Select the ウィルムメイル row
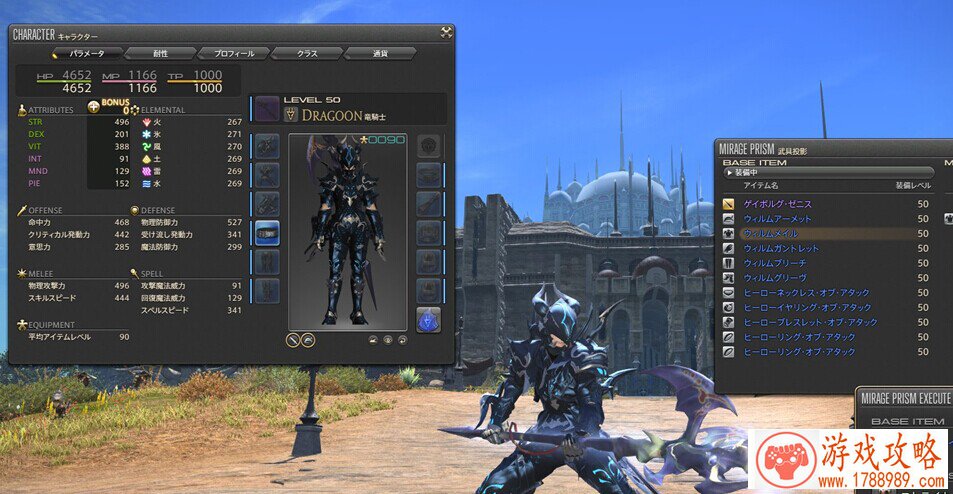953x494 pixels. pyautogui.click(x=770, y=233)
